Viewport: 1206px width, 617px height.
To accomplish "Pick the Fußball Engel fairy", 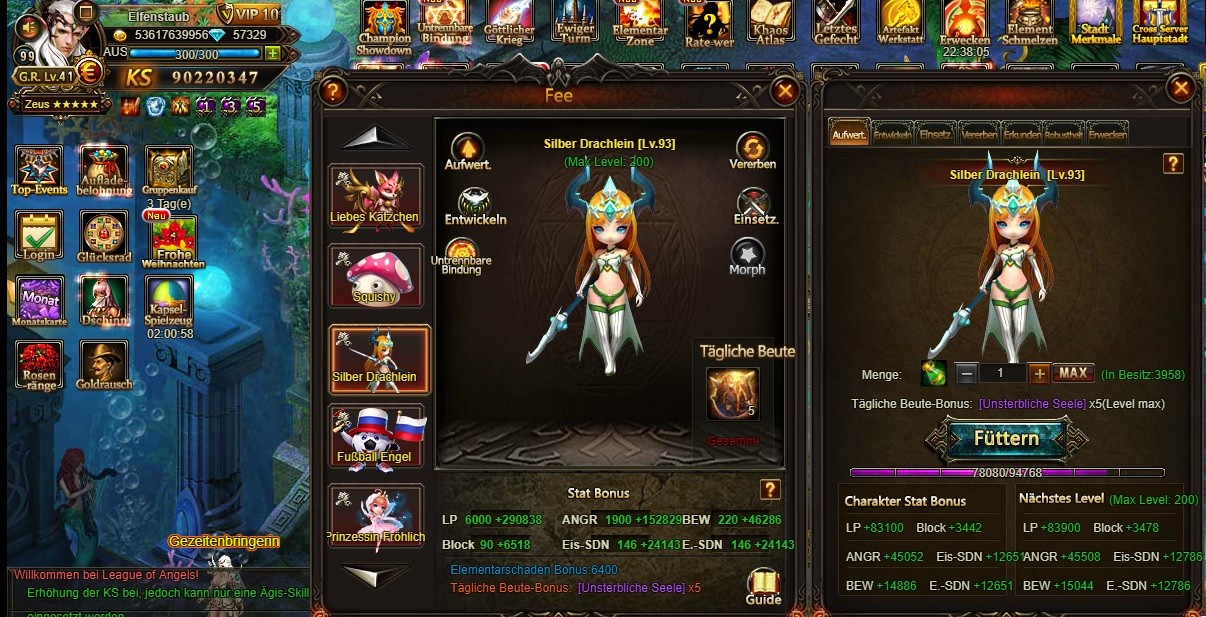I will 375,436.
